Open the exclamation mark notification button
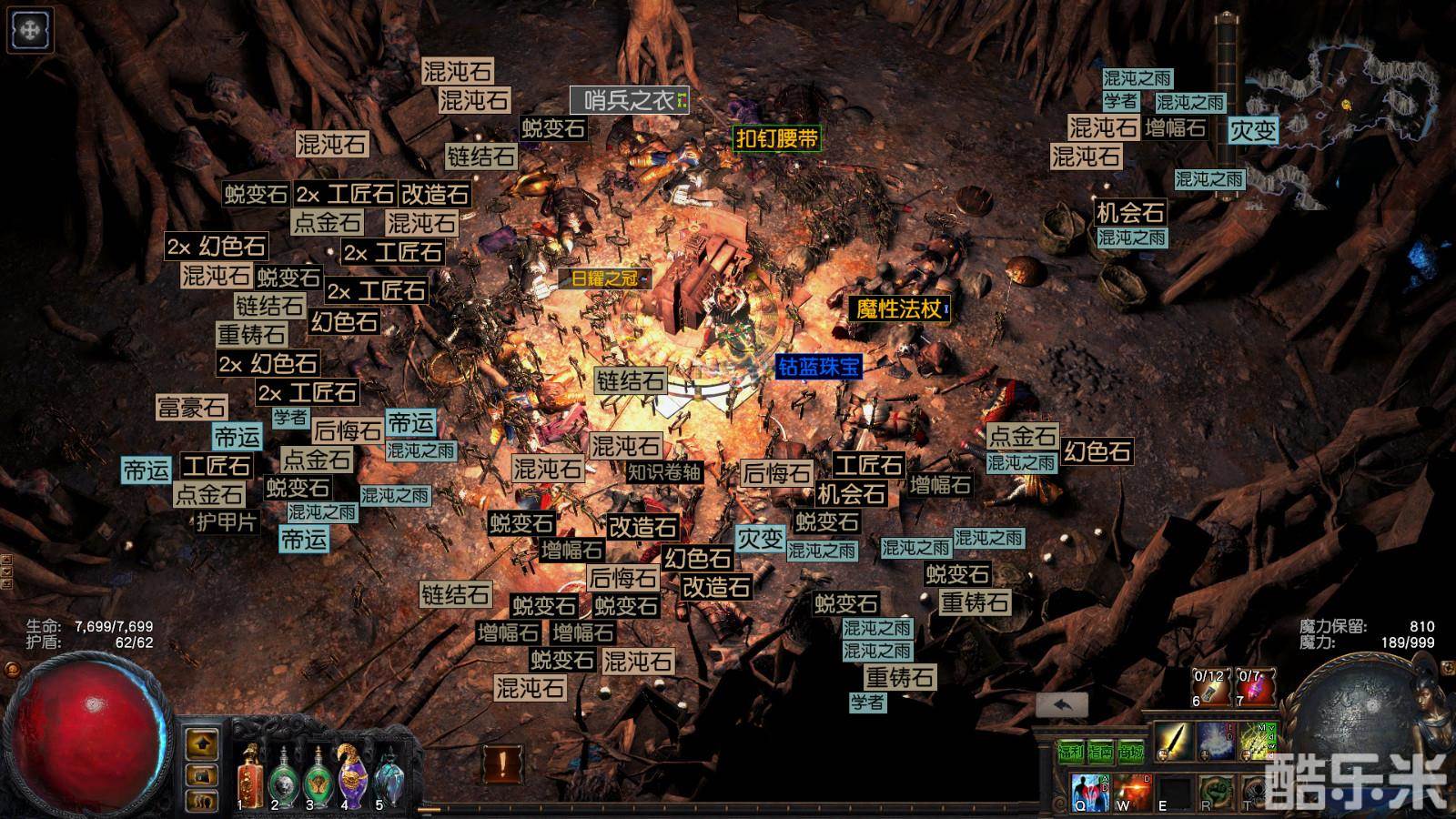1456x819 pixels. [501, 763]
